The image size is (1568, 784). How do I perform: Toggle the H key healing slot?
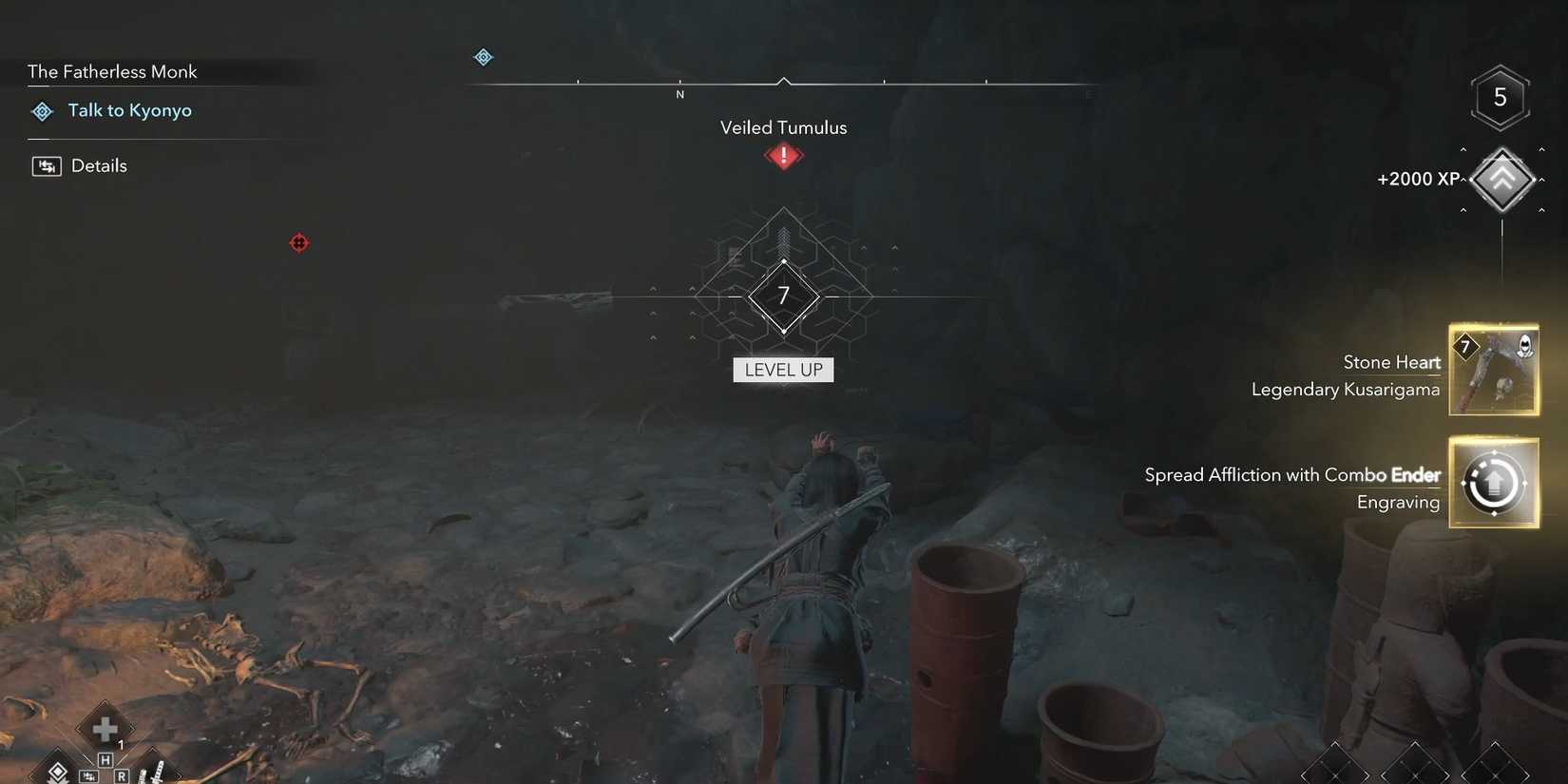pos(105,759)
